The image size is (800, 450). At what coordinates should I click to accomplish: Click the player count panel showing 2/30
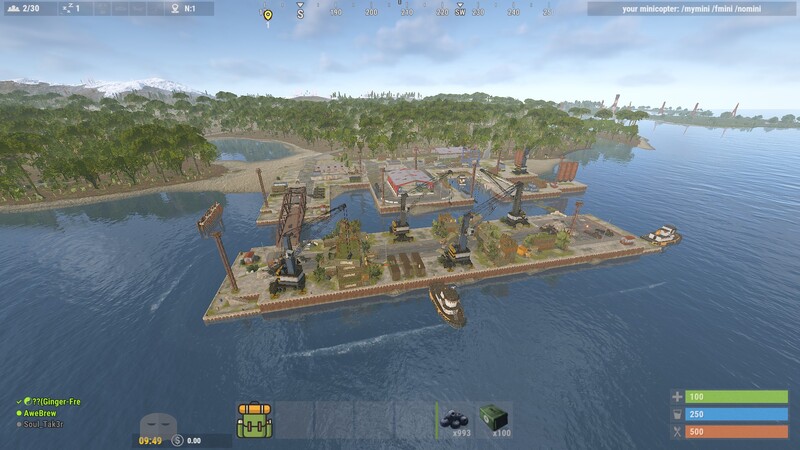pyautogui.click(x=28, y=8)
